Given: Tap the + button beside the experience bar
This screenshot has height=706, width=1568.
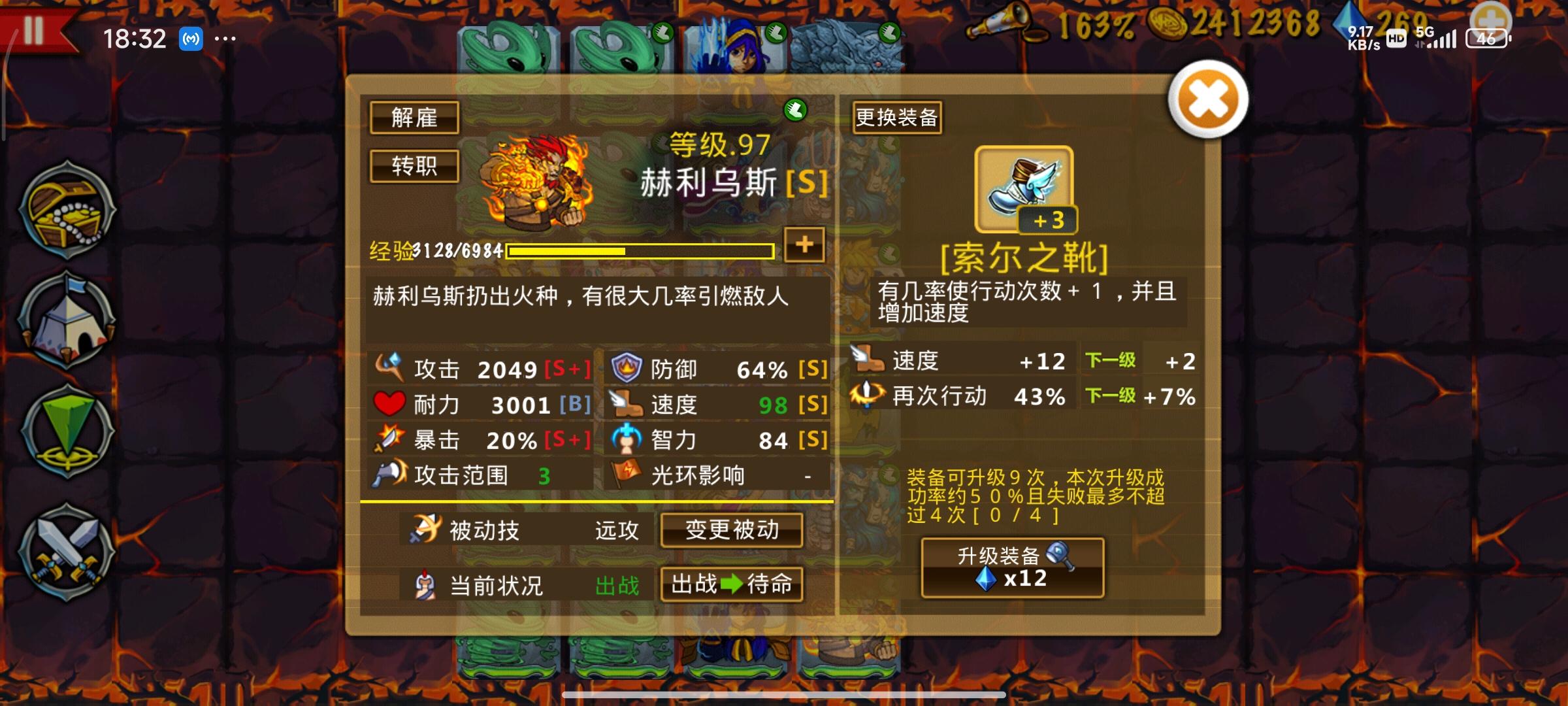Looking at the screenshot, I should (805, 246).
